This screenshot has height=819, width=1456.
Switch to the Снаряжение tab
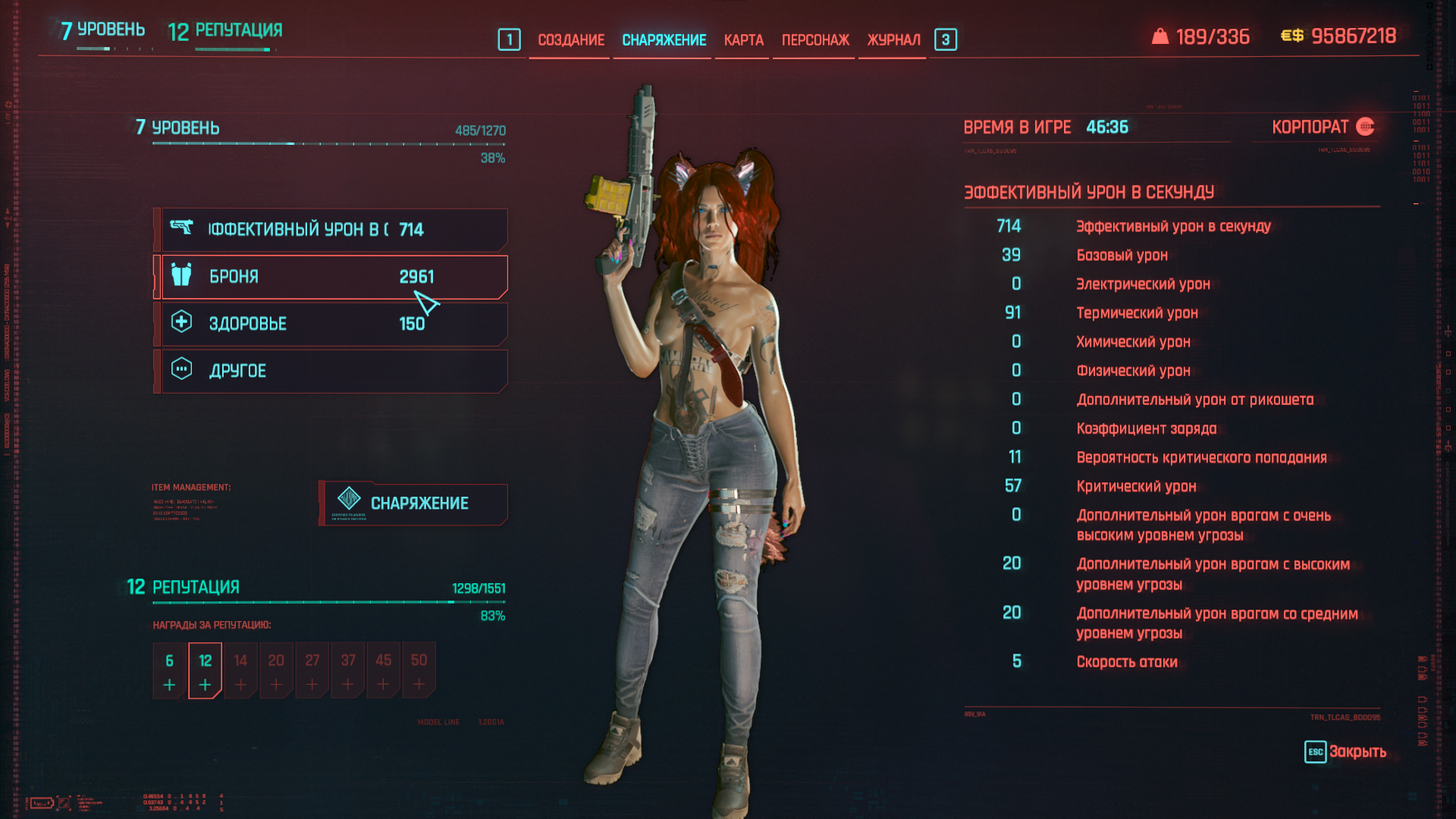(x=664, y=40)
